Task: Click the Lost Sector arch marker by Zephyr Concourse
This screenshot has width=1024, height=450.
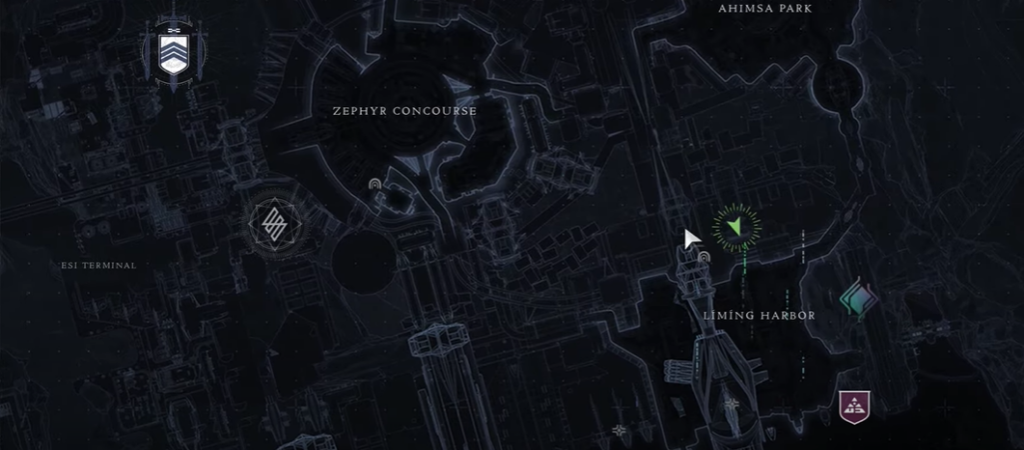Action: [376, 185]
